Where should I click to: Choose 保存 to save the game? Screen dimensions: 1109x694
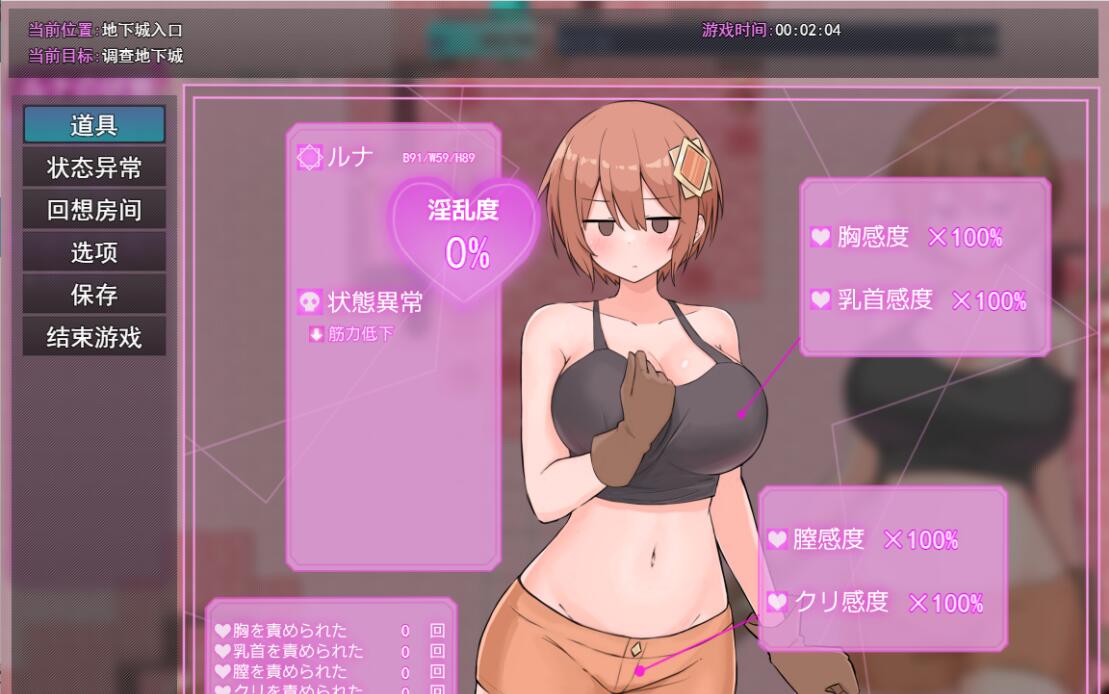pos(94,295)
